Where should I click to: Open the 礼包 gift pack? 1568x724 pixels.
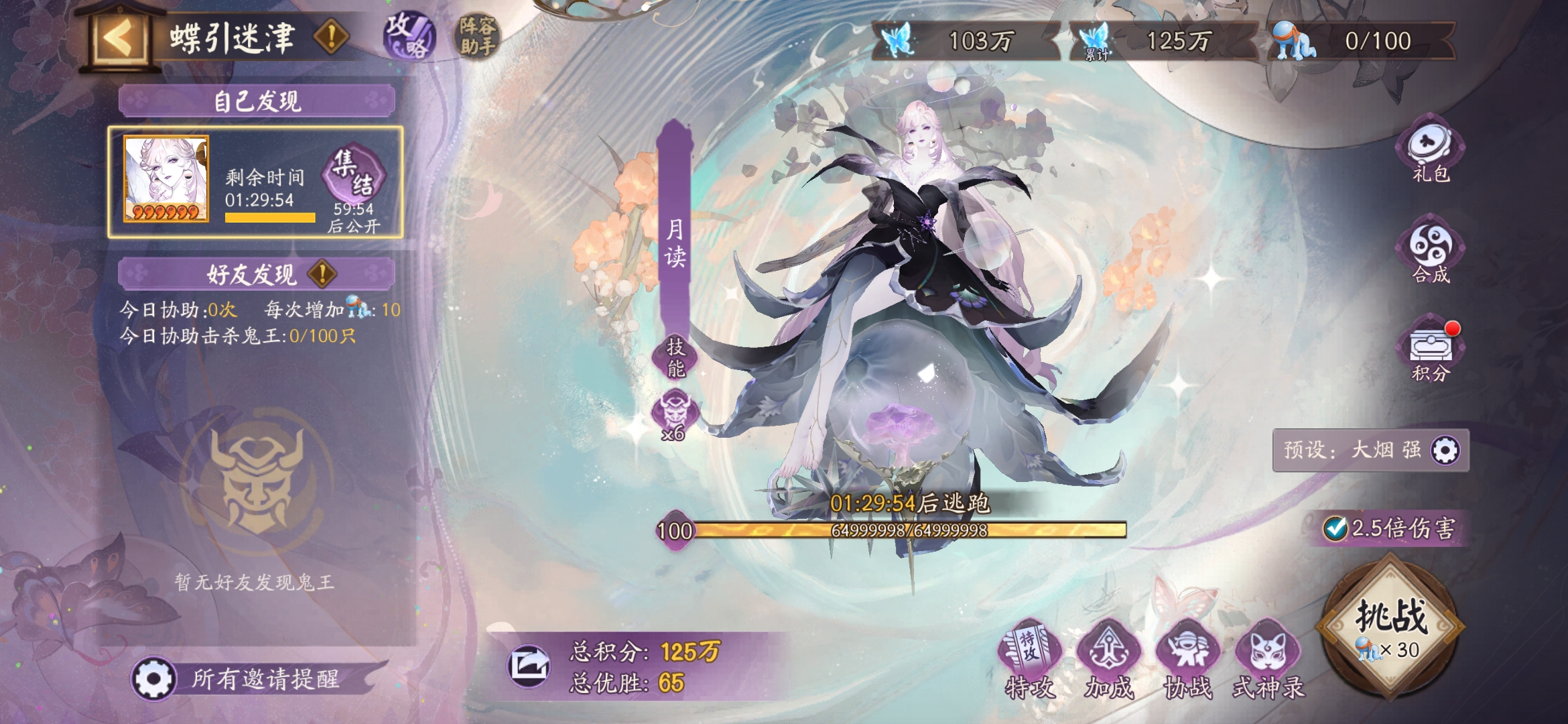(1431, 151)
